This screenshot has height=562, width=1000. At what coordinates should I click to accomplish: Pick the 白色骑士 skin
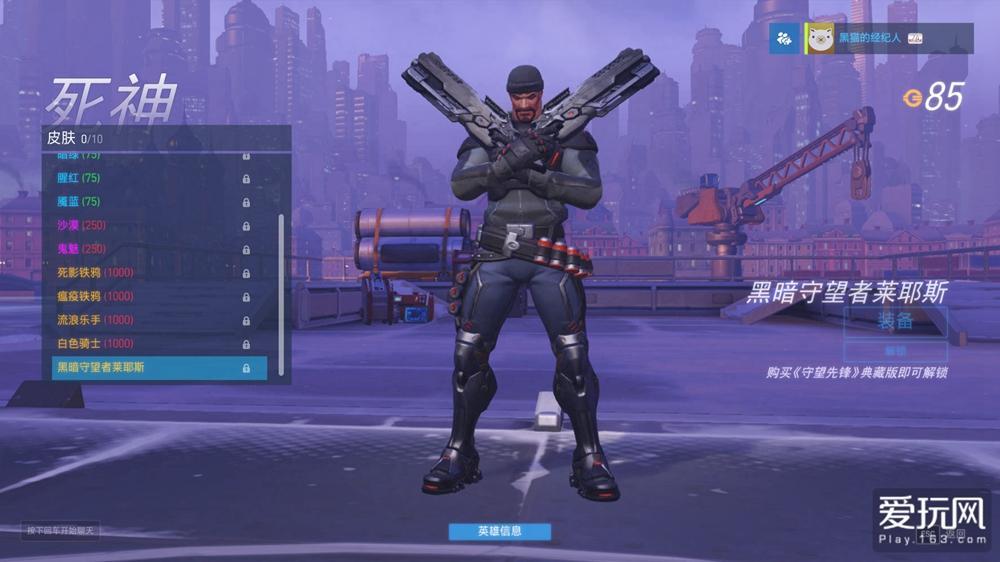point(150,344)
